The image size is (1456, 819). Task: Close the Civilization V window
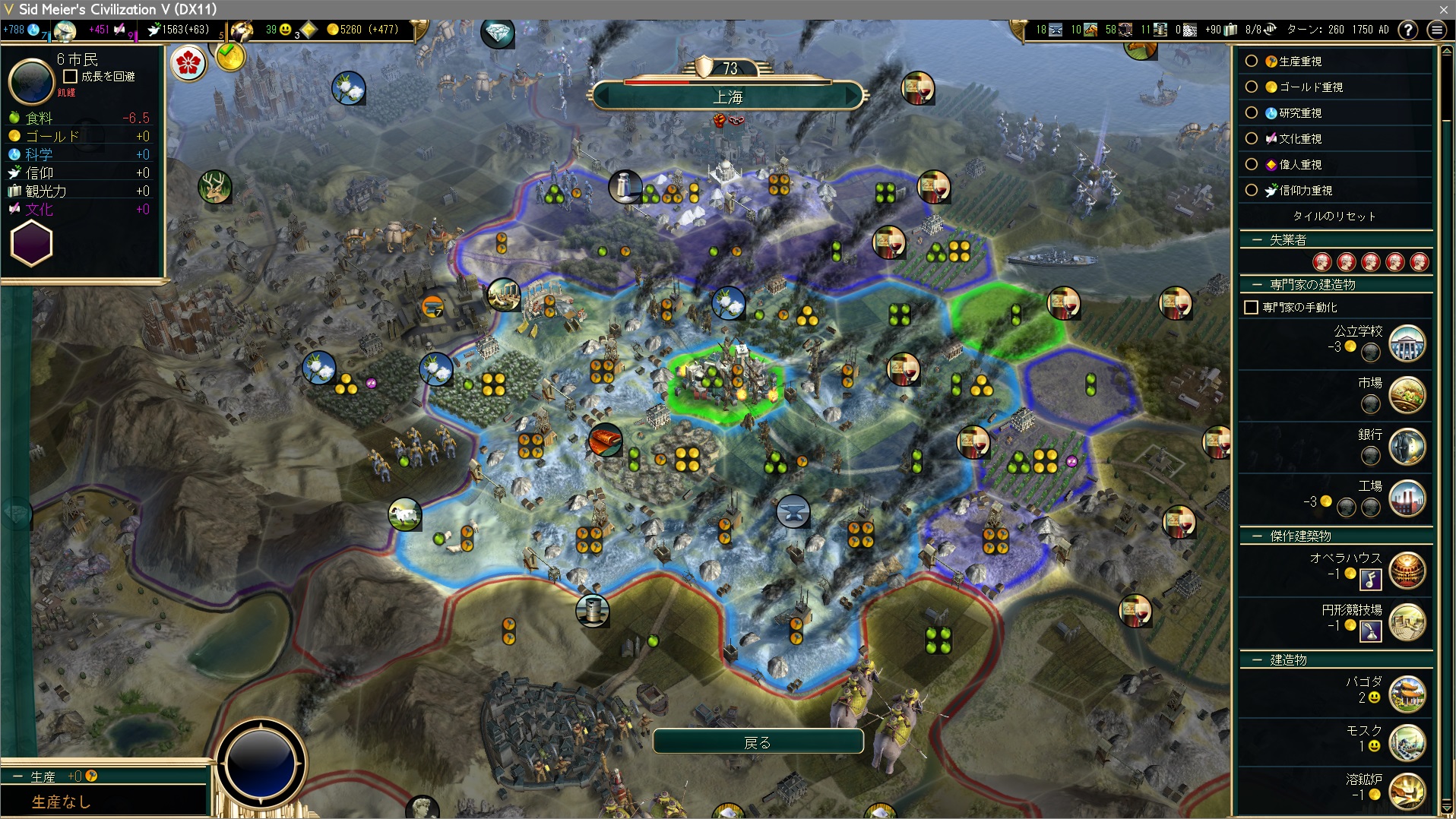pos(1443,9)
